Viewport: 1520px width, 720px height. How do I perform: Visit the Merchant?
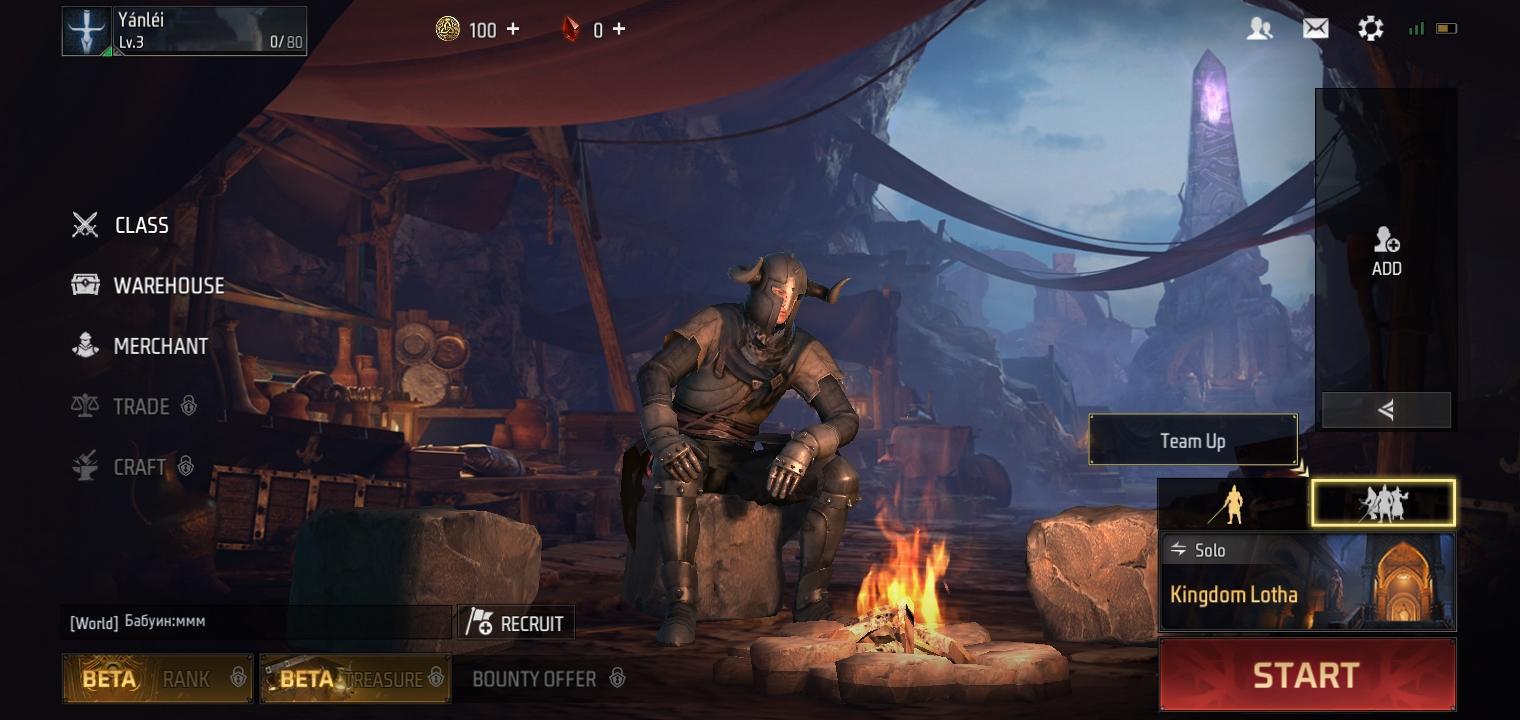coord(140,346)
